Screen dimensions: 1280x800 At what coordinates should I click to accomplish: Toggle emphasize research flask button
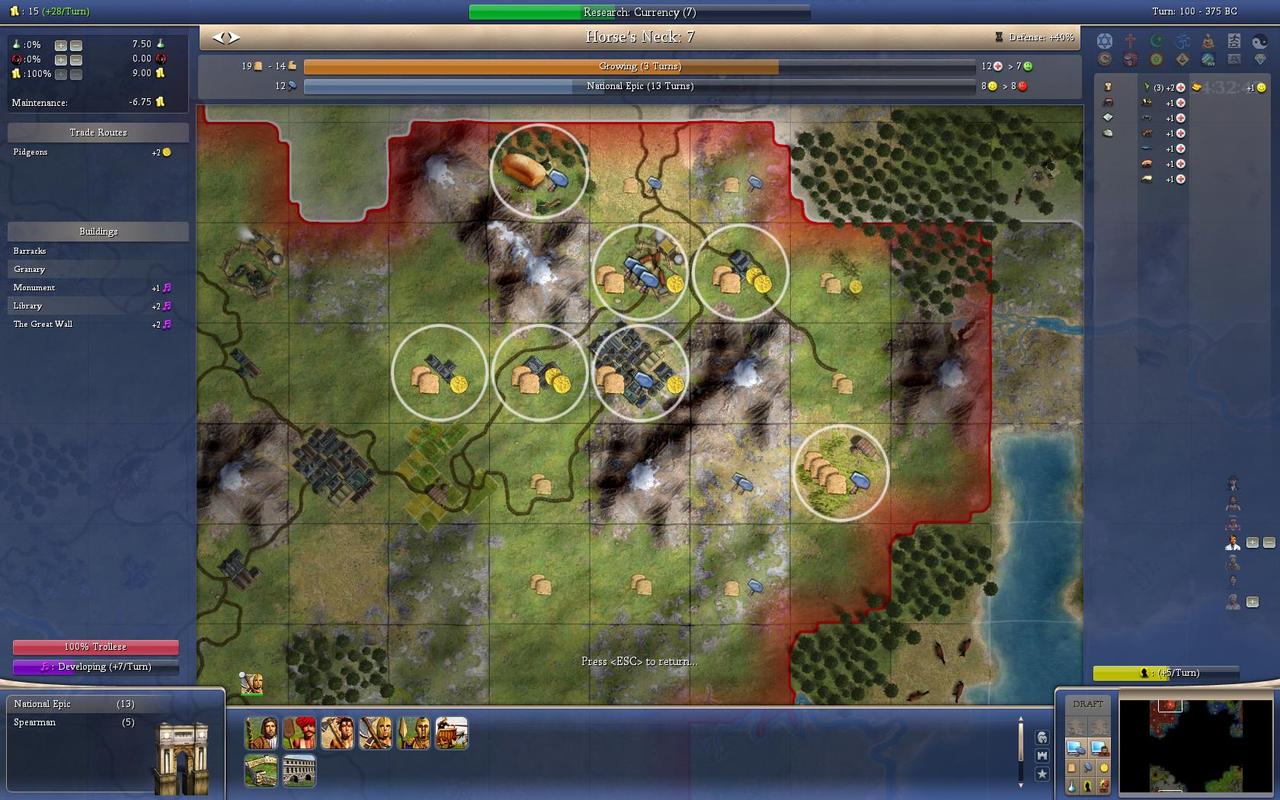point(1072,786)
